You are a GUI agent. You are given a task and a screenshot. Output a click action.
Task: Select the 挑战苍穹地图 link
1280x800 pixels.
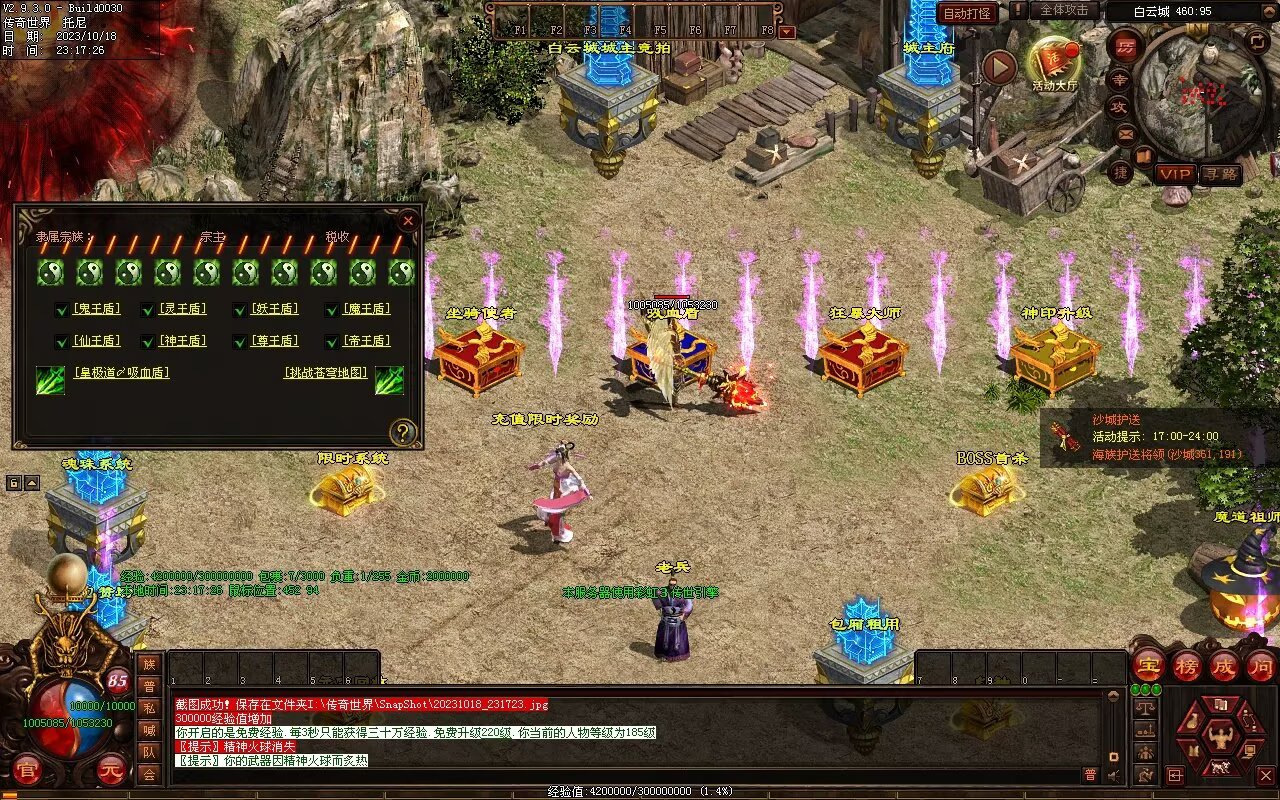326,373
